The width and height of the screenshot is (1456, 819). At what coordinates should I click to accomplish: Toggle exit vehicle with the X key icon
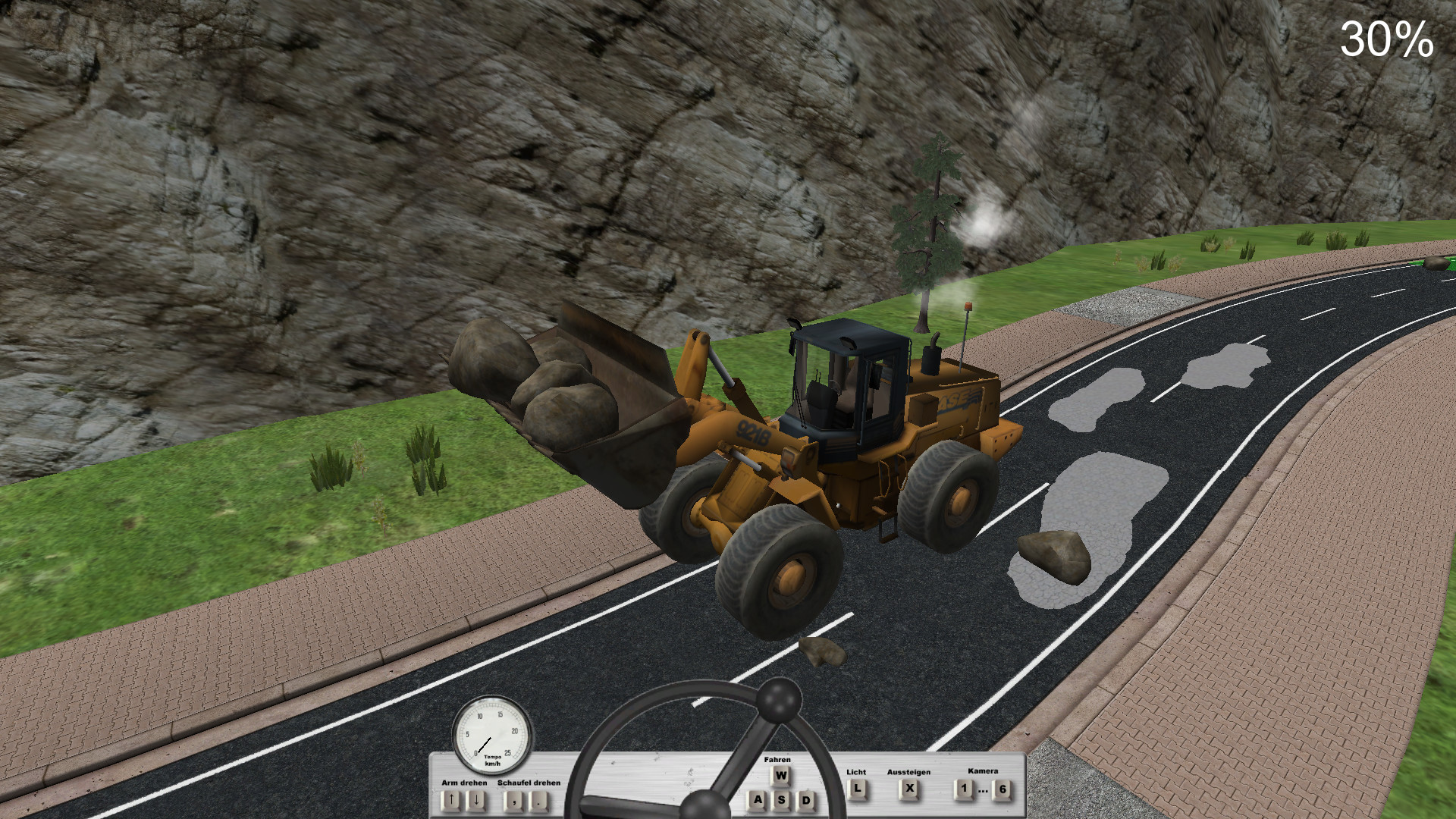(909, 790)
